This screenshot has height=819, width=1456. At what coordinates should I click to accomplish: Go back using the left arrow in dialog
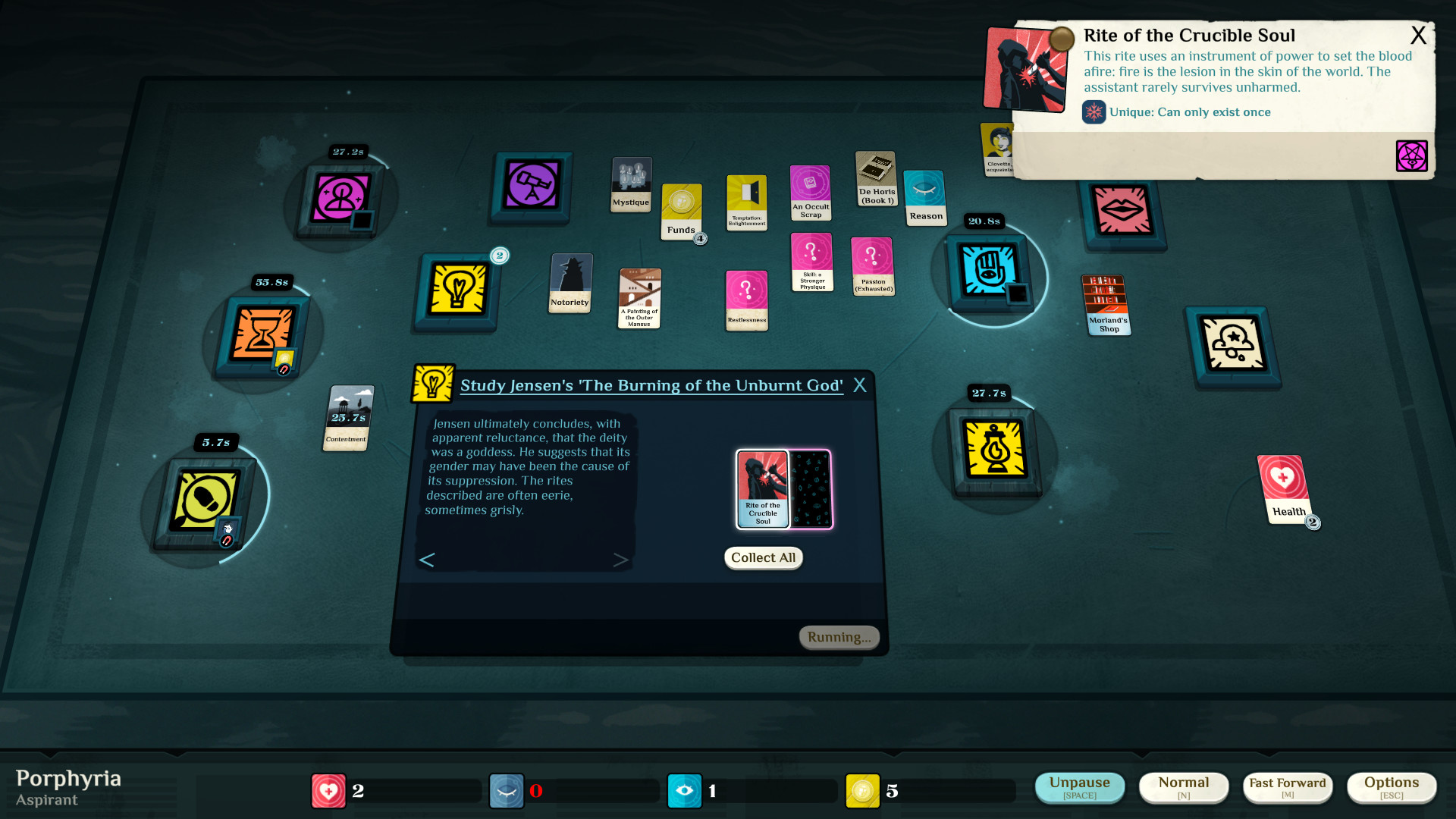tap(427, 560)
